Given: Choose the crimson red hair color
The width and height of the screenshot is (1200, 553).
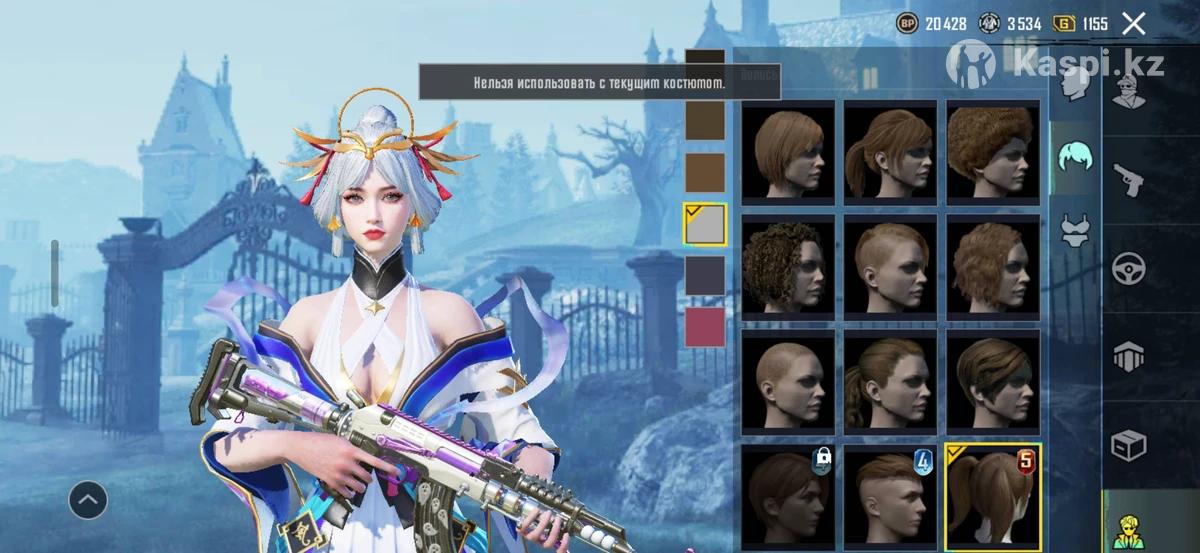Looking at the screenshot, I should pyautogui.click(x=705, y=327).
